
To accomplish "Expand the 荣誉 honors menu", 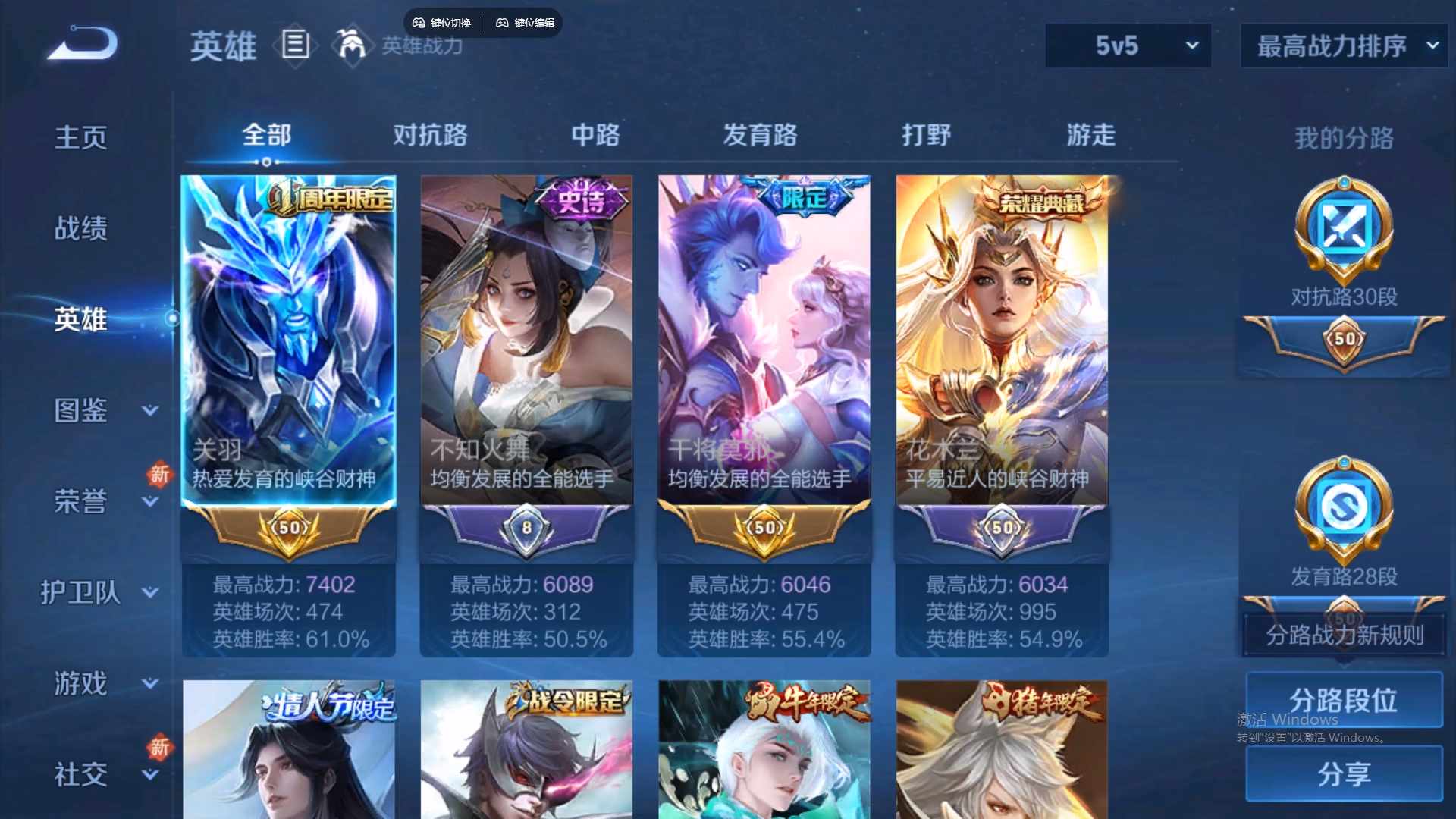I will click(x=150, y=501).
